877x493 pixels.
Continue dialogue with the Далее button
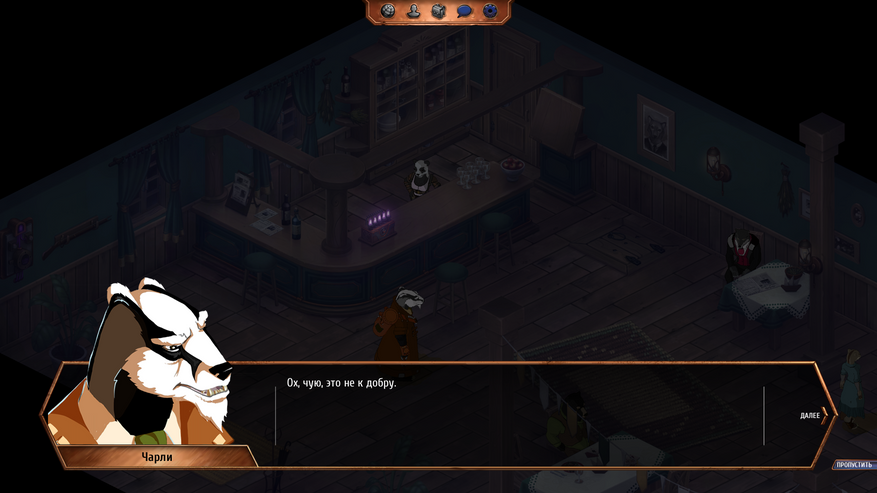(x=813, y=415)
